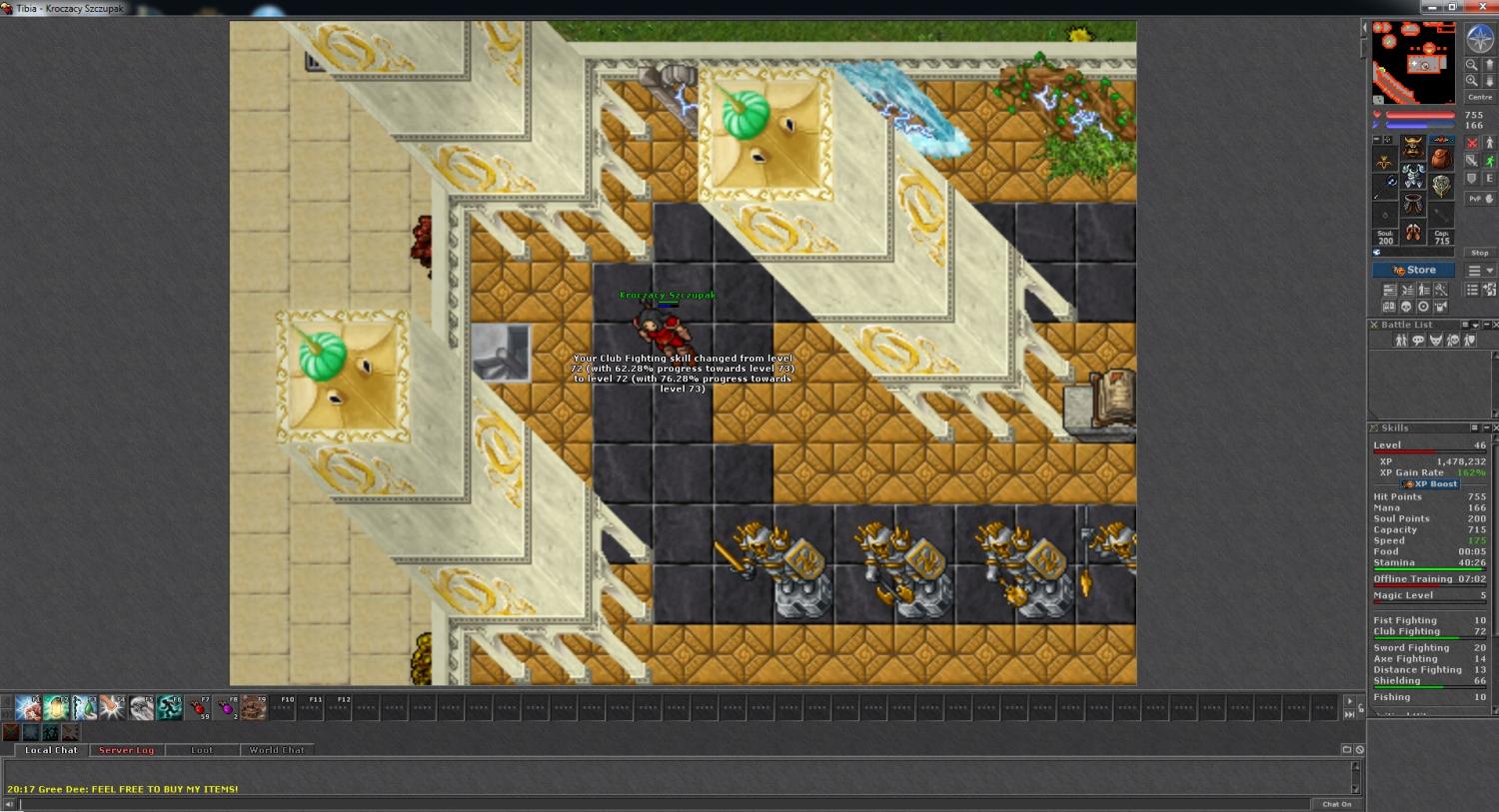This screenshot has height=812, width=1499.
Task: Toggle the PvP mode button
Action: (1475, 199)
